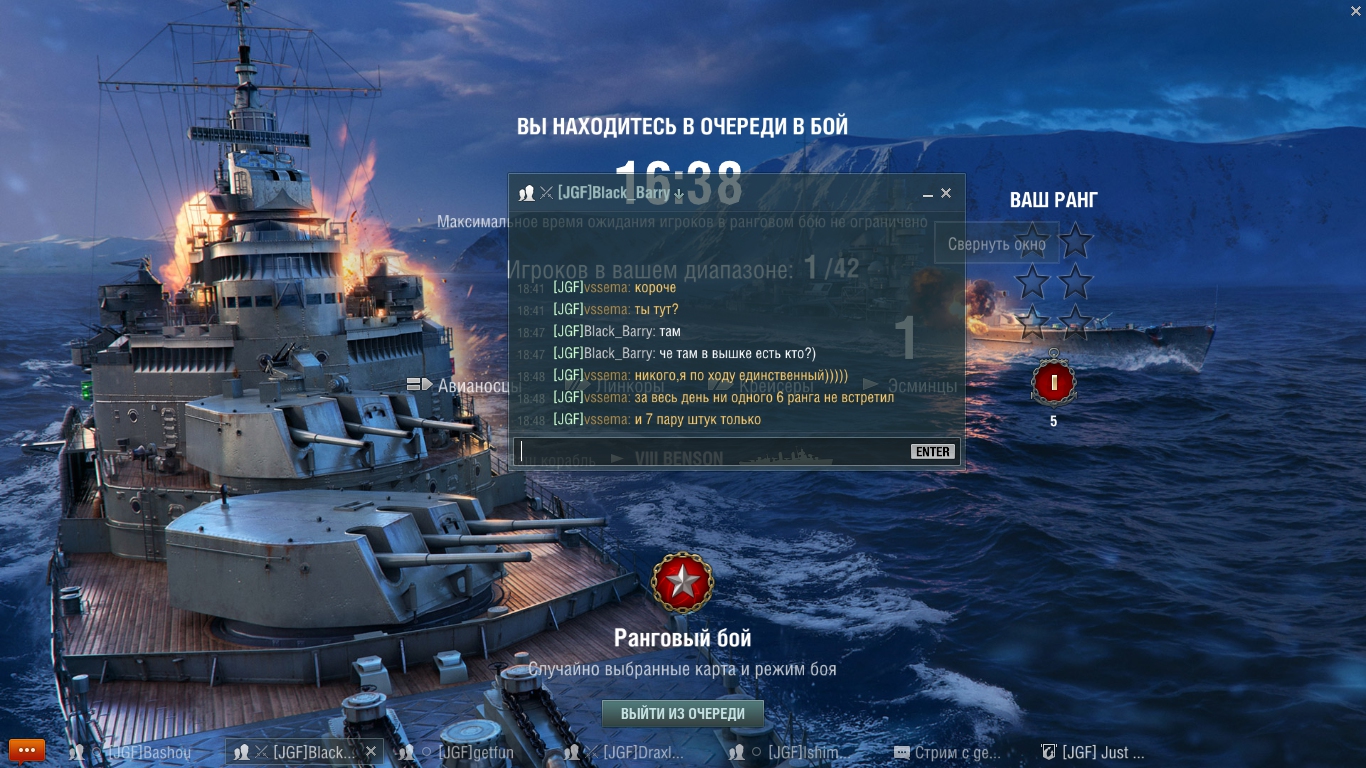Send the message with the ENTER button
Image resolution: width=1366 pixels, height=768 pixels.
tap(932, 452)
